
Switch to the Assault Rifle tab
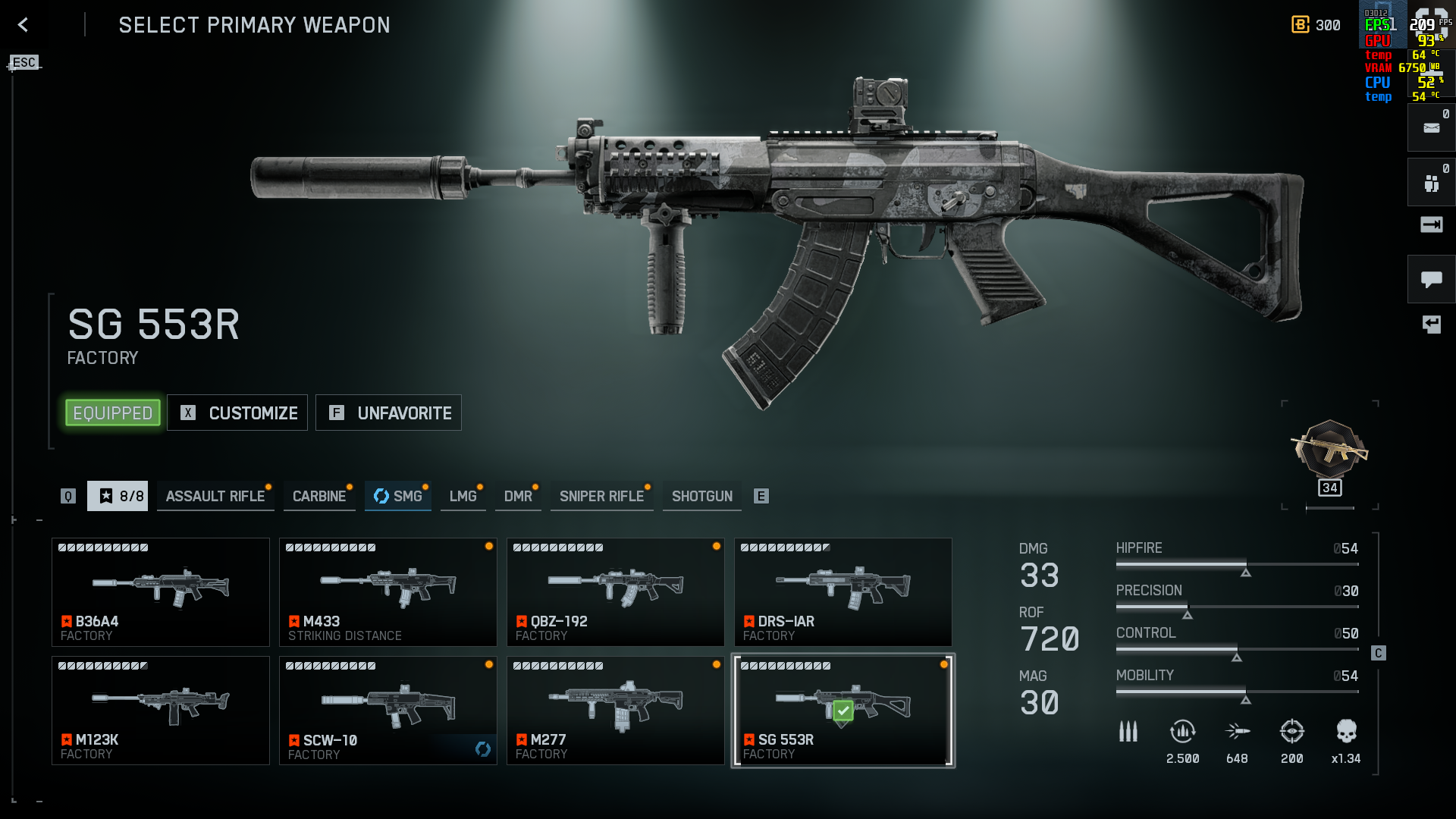pyautogui.click(x=215, y=497)
